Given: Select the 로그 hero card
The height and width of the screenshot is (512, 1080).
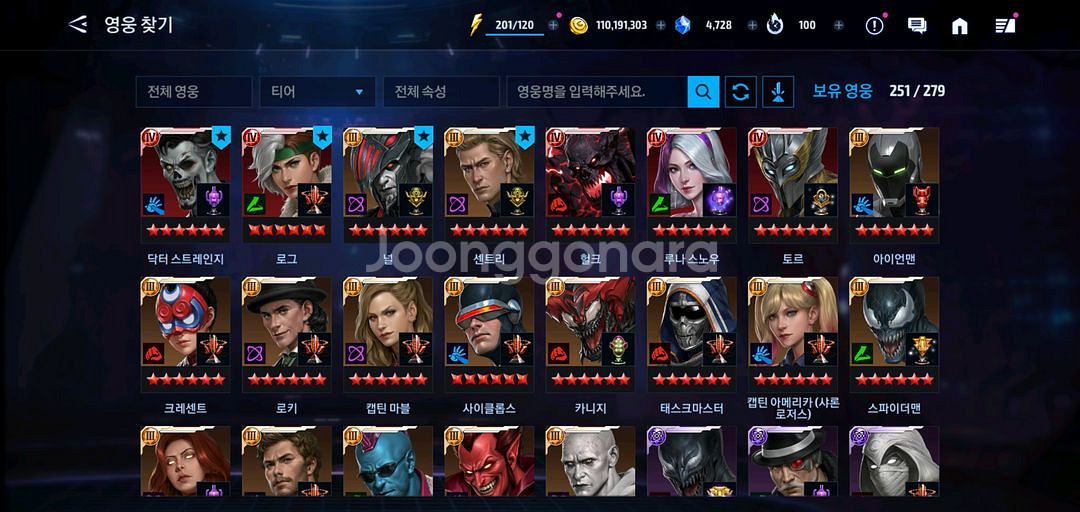Looking at the screenshot, I should point(287,183).
